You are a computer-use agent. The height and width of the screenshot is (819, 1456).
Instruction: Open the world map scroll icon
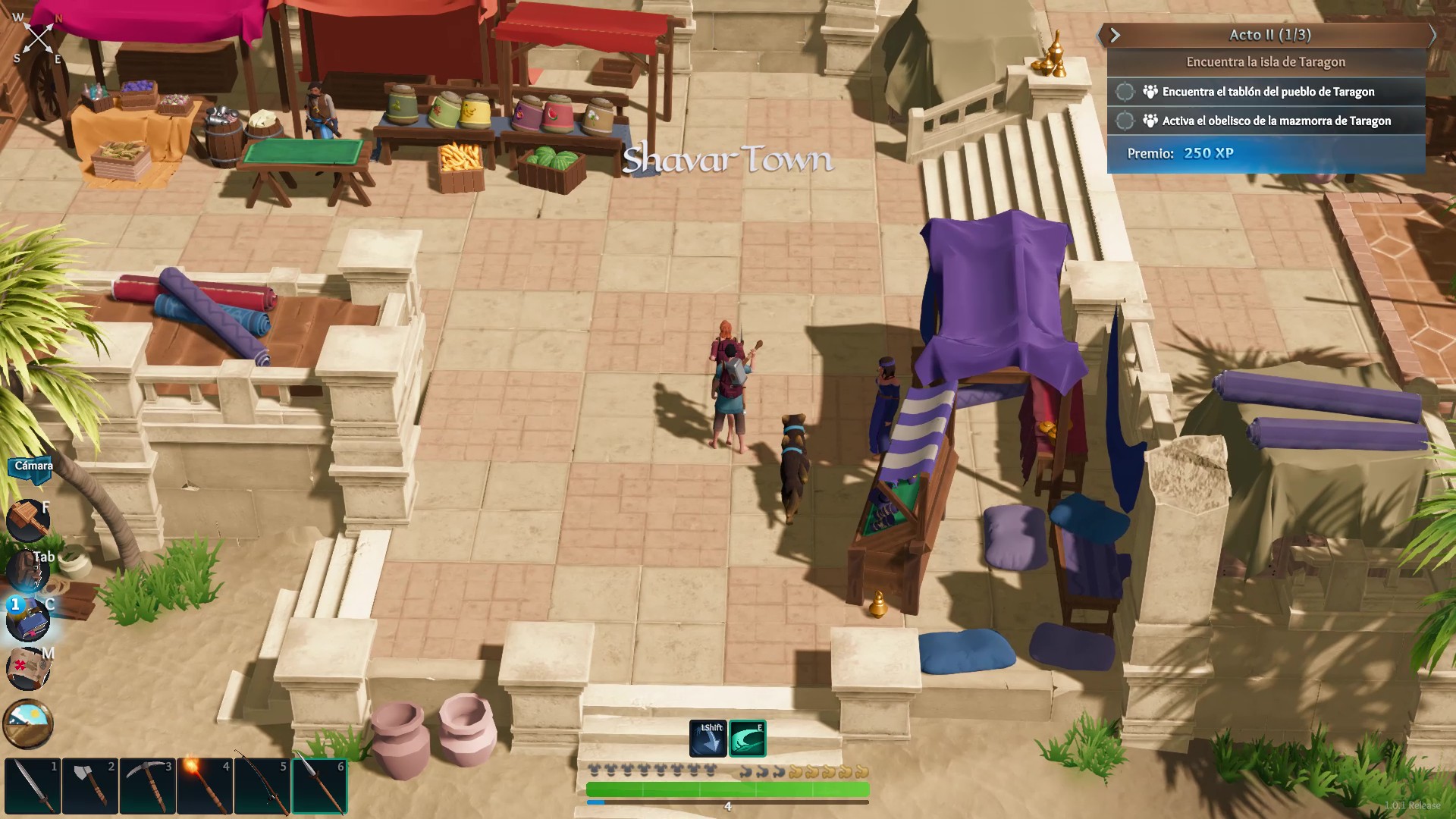point(28,669)
